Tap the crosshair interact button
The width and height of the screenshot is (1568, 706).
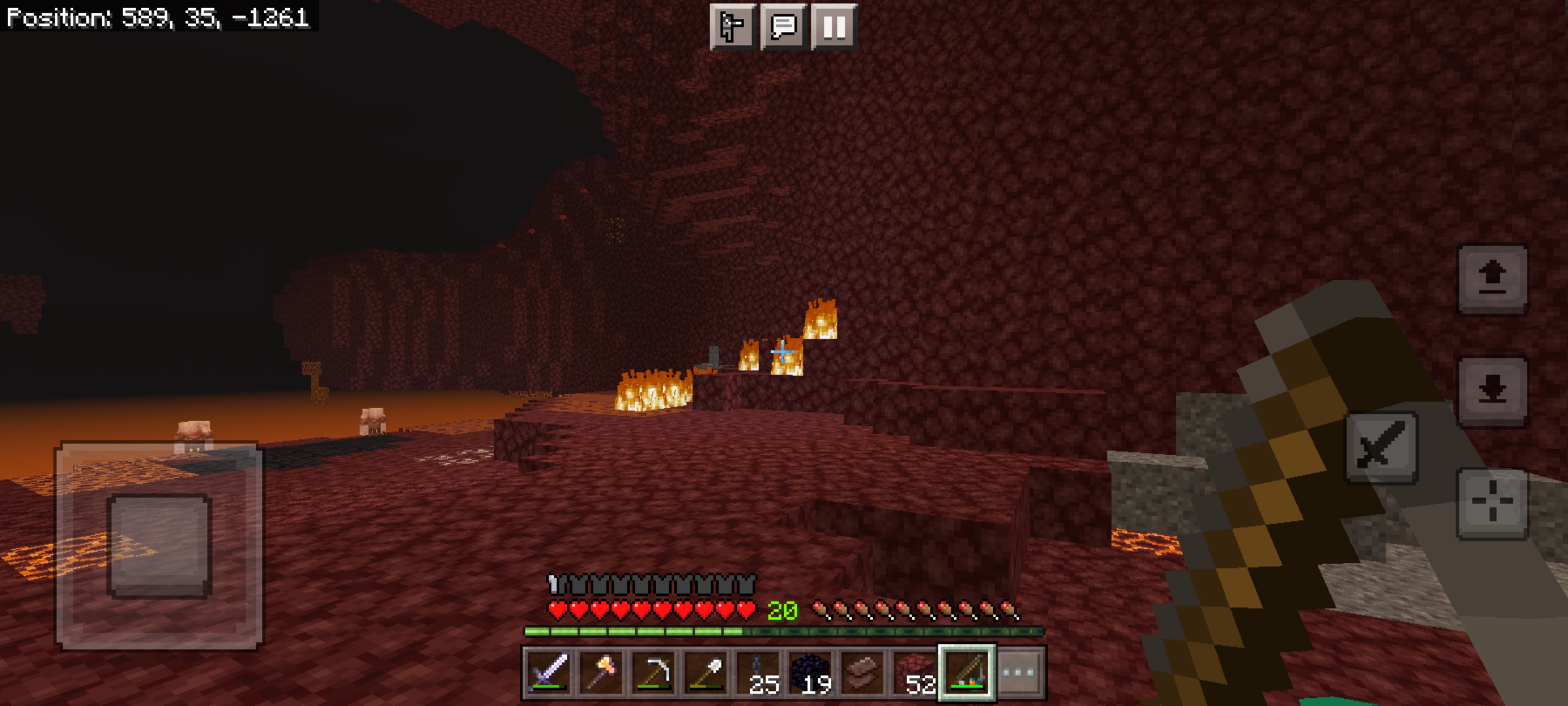point(1493,503)
